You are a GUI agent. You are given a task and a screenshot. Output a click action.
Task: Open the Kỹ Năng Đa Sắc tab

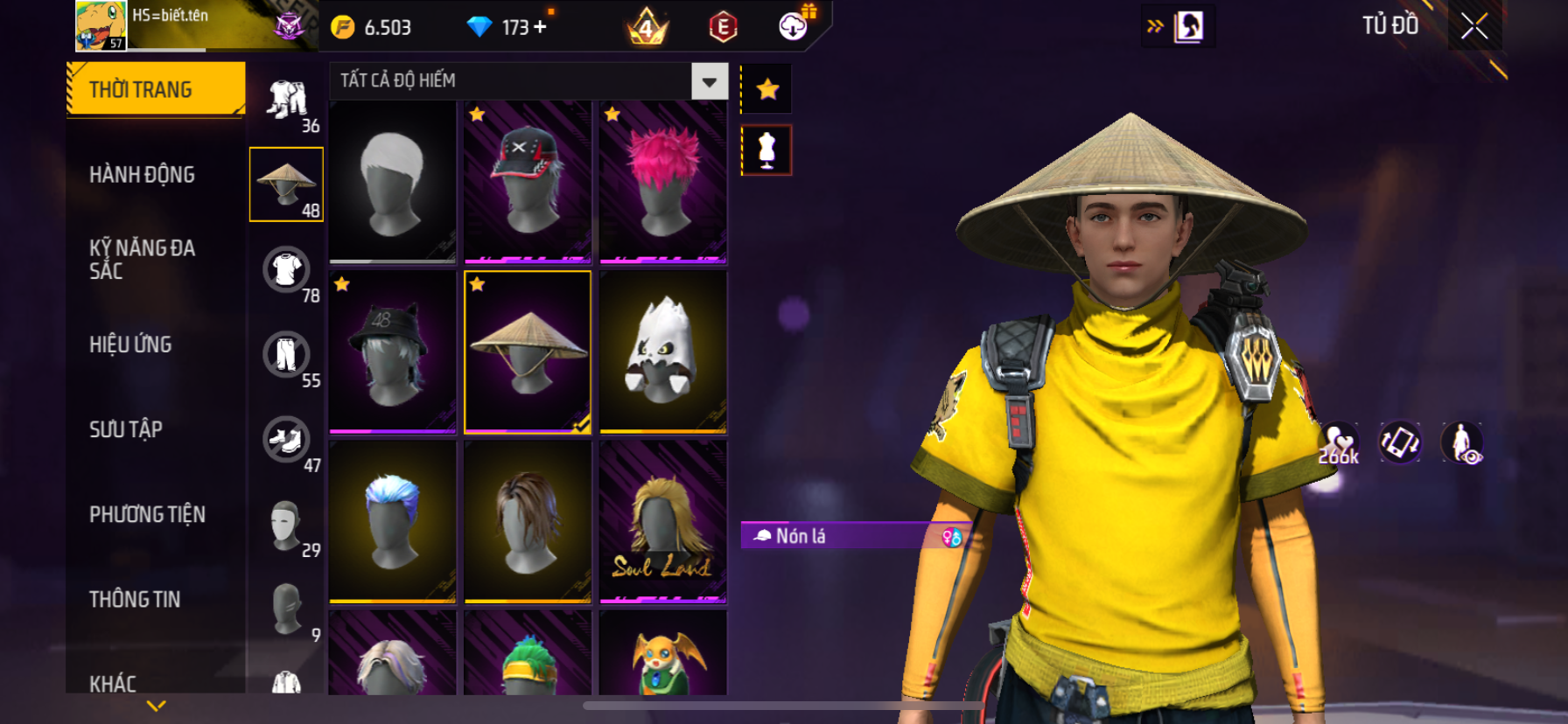(142, 260)
